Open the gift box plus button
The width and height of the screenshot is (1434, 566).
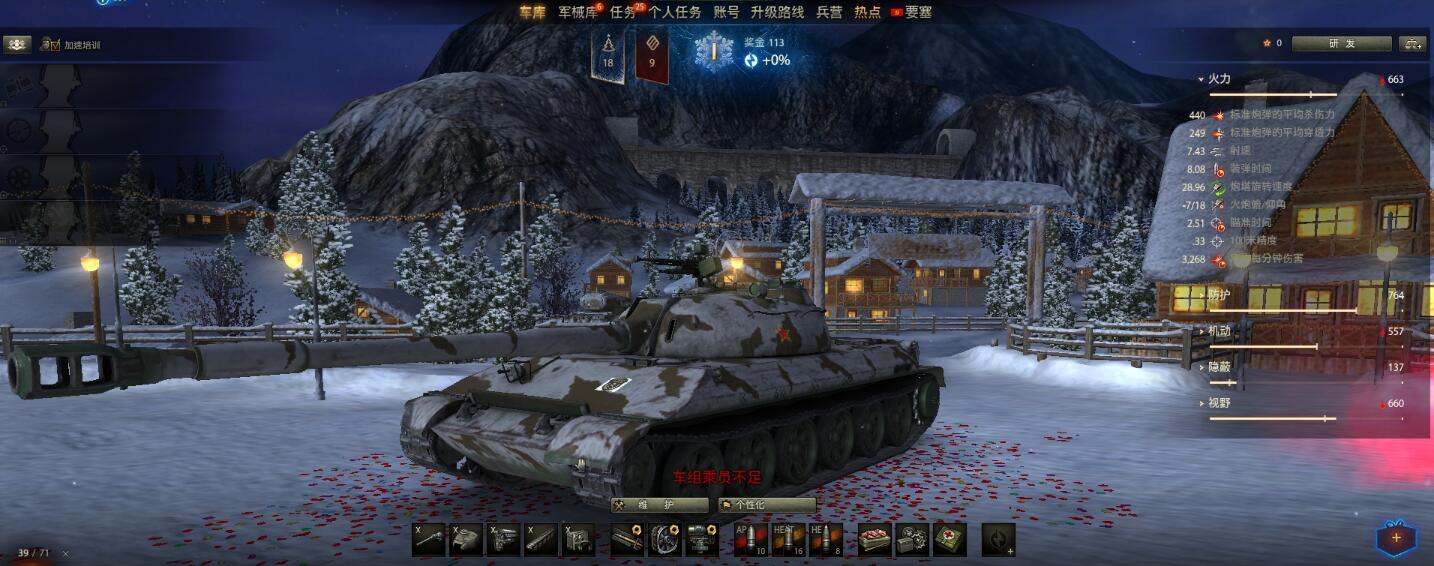(x=1396, y=539)
